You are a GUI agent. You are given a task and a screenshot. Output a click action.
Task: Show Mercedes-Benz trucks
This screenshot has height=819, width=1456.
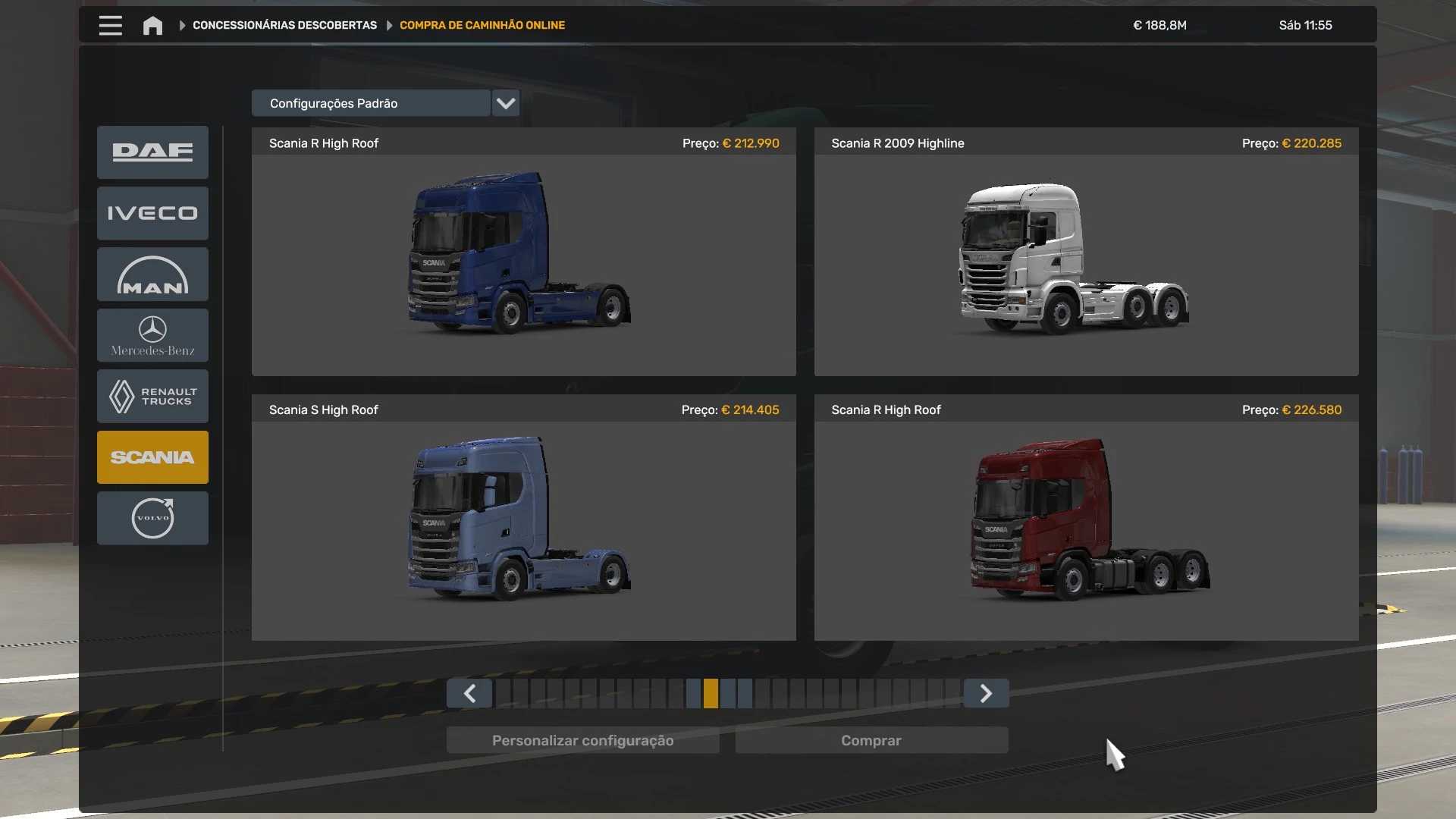tap(152, 335)
